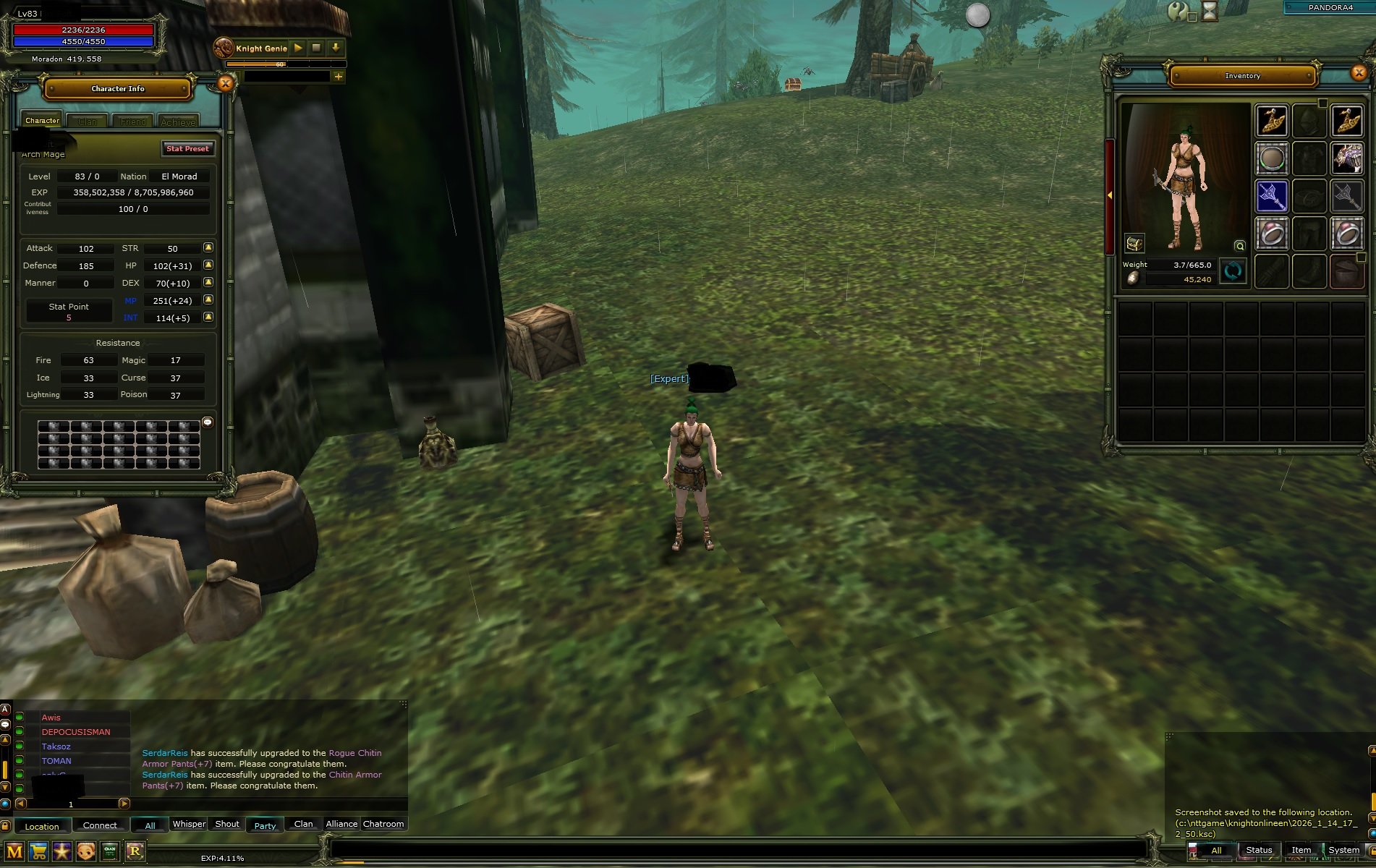Expand the Knight Genie list with the plus button
This screenshot has height=868, width=1376.
click(338, 77)
